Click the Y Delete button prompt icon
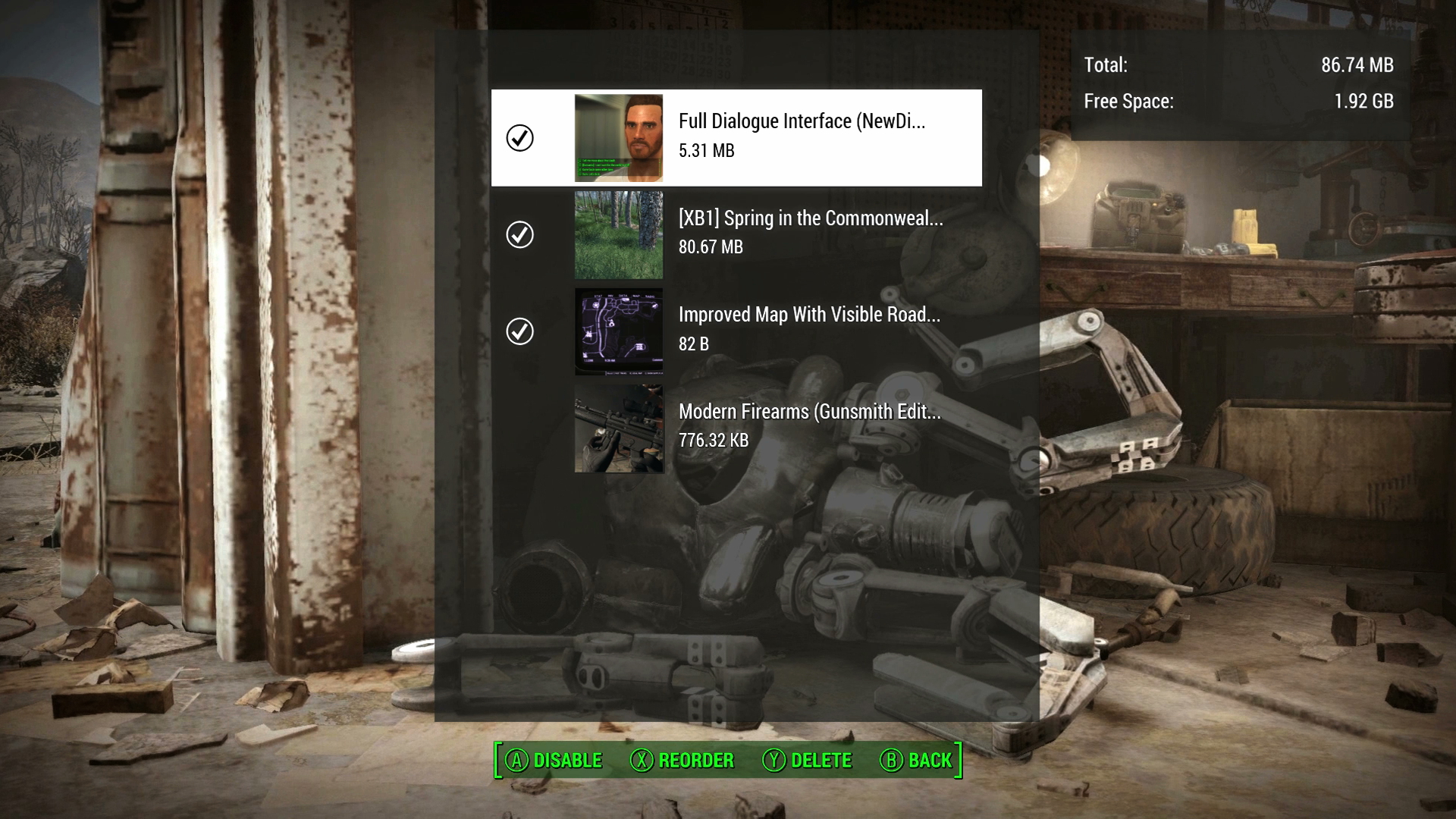 [773, 760]
